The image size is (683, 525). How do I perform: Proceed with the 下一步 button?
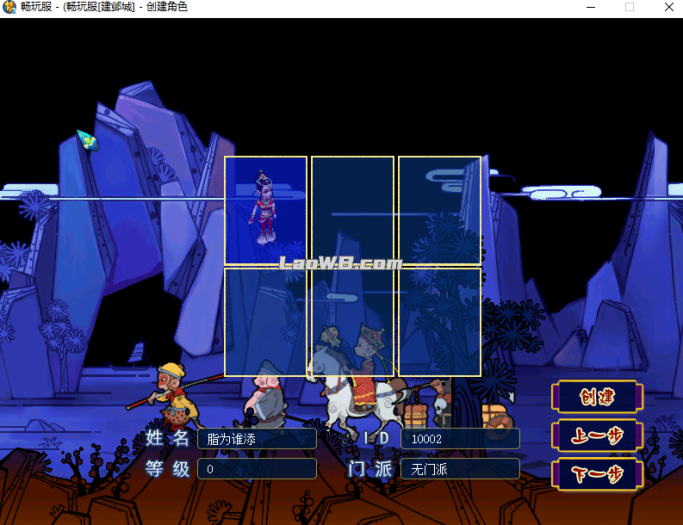(596, 473)
